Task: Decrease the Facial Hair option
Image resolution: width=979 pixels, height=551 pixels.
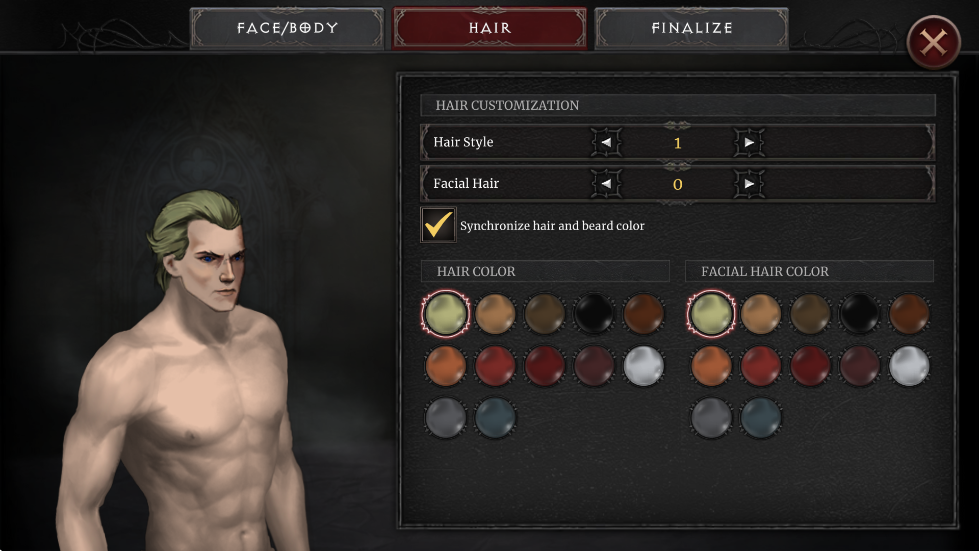Action: (605, 184)
